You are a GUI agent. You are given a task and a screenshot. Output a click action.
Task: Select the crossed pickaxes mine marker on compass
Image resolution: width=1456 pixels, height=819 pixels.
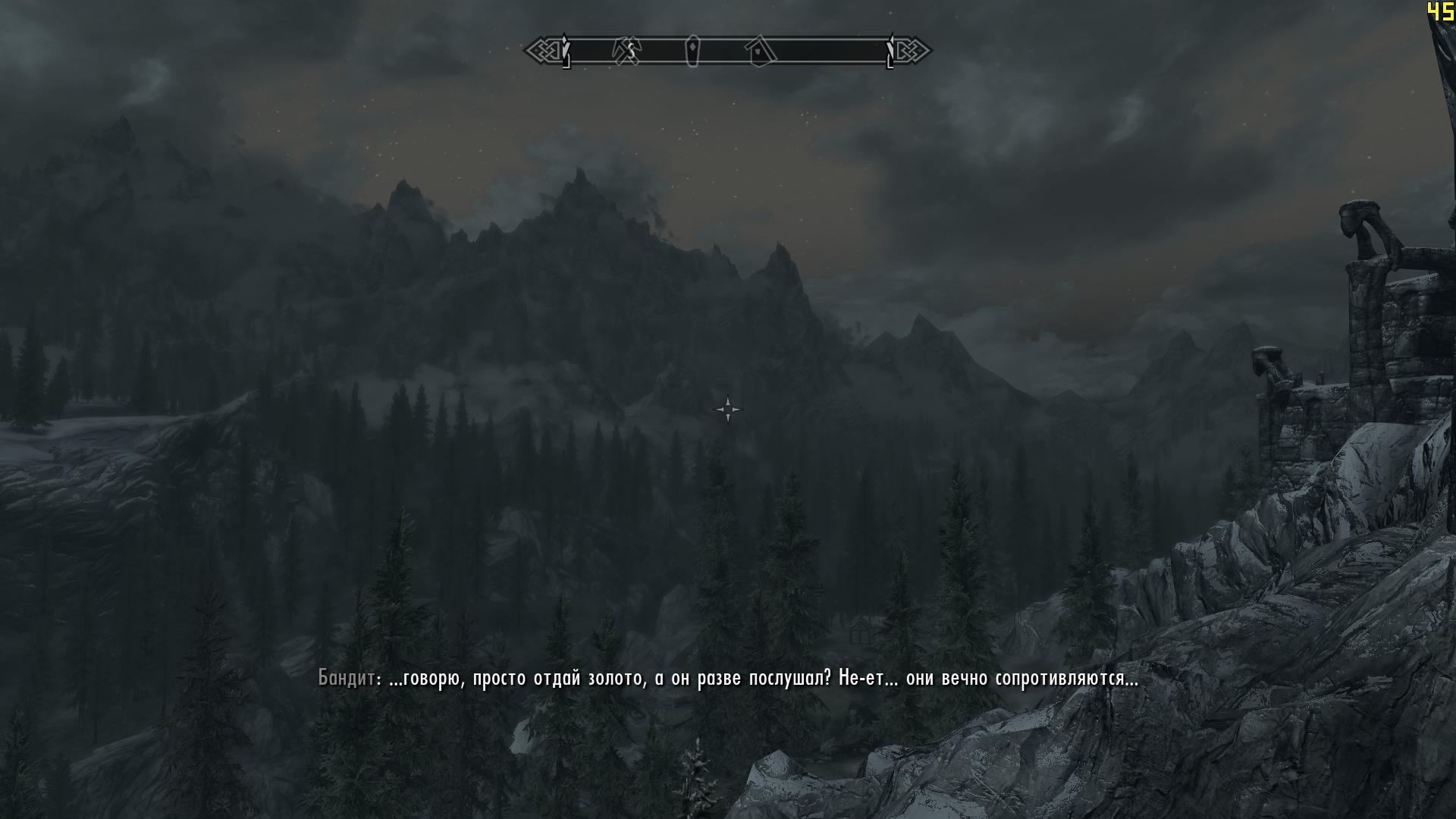click(x=626, y=51)
